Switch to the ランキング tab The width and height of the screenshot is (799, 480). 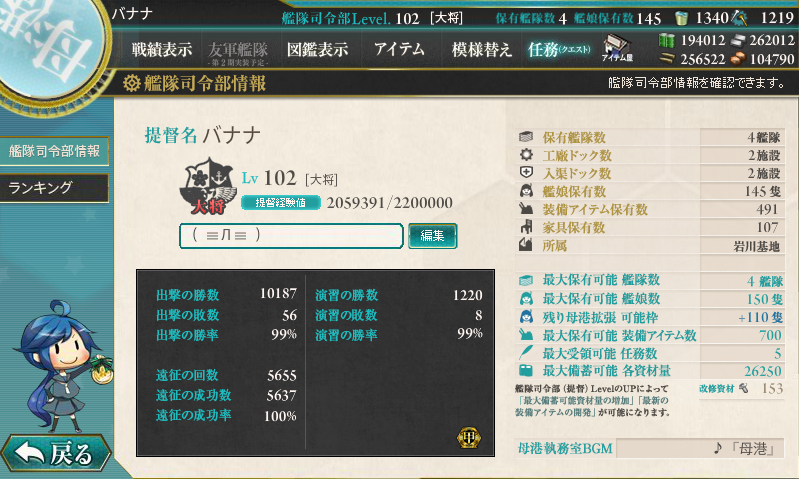54,187
